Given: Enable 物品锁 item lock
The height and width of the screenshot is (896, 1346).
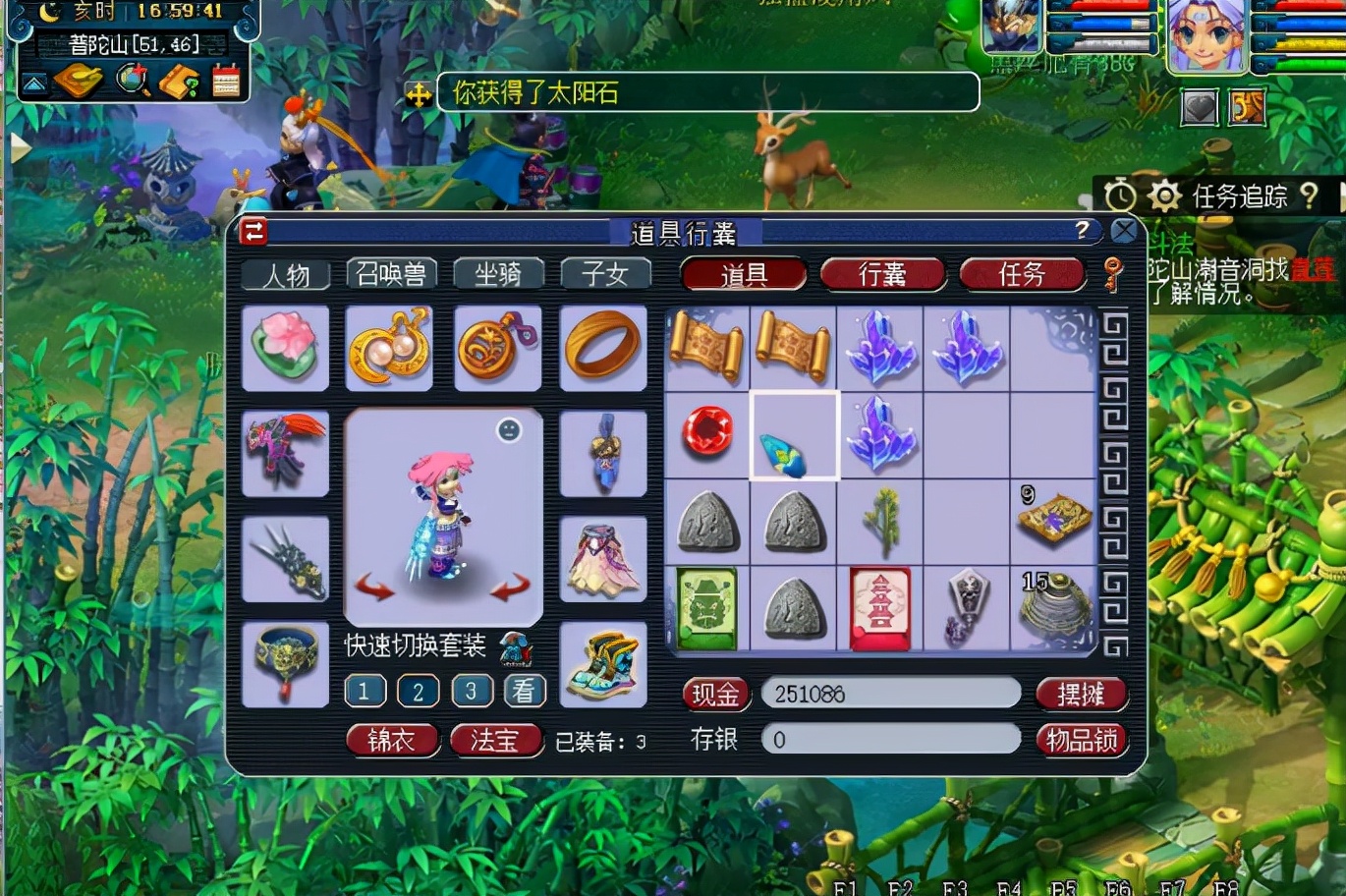Looking at the screenshot, I should [x=1082, y=741].
